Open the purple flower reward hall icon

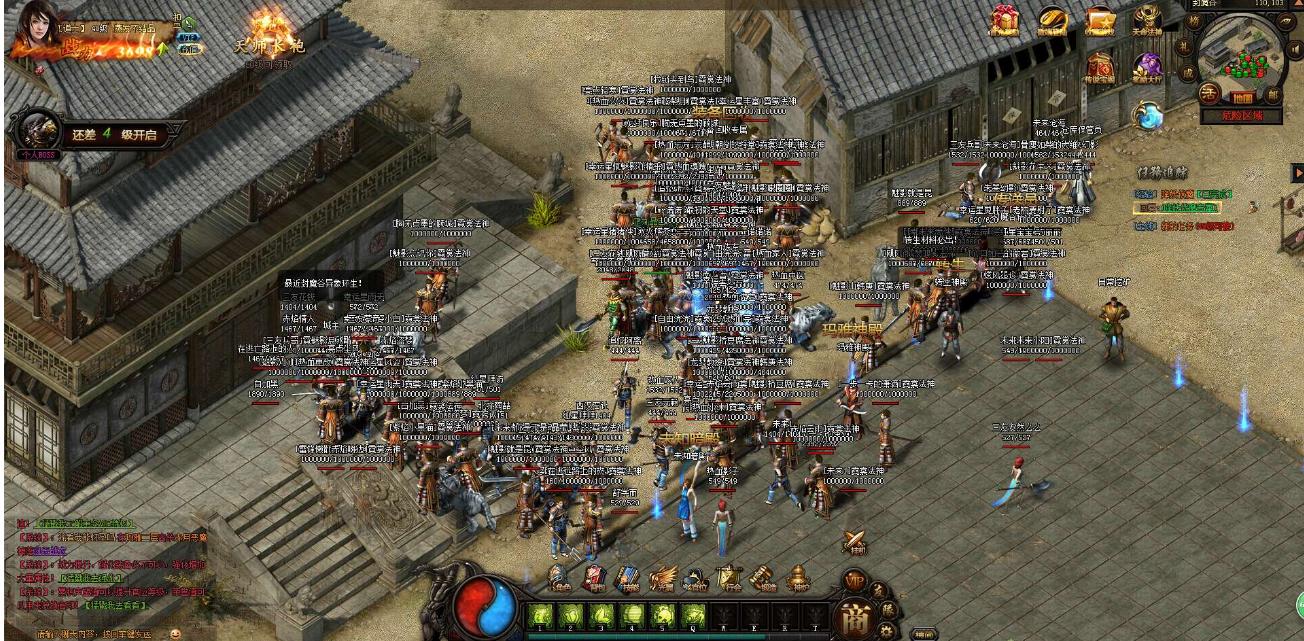(x=1146, y=67)
